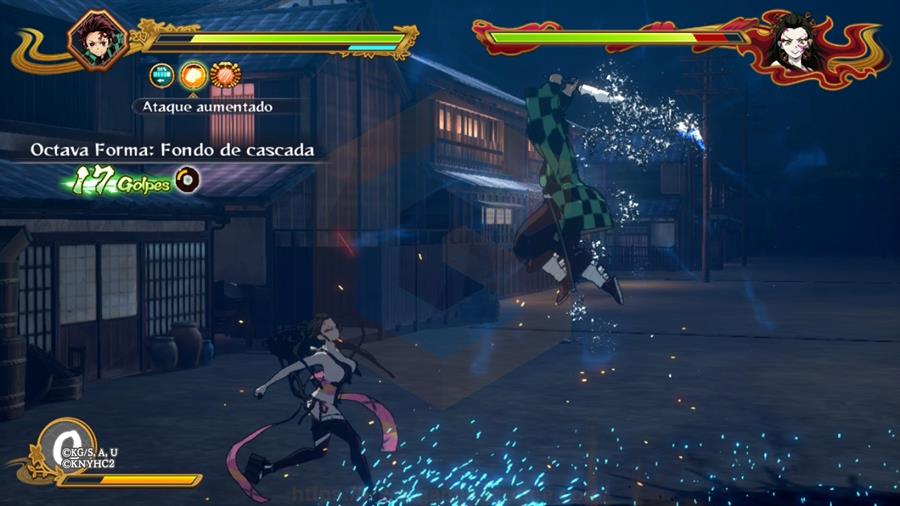900x506 pixels.
Task: Click the blue gauge buff icon
Action: tap(161, 75)
